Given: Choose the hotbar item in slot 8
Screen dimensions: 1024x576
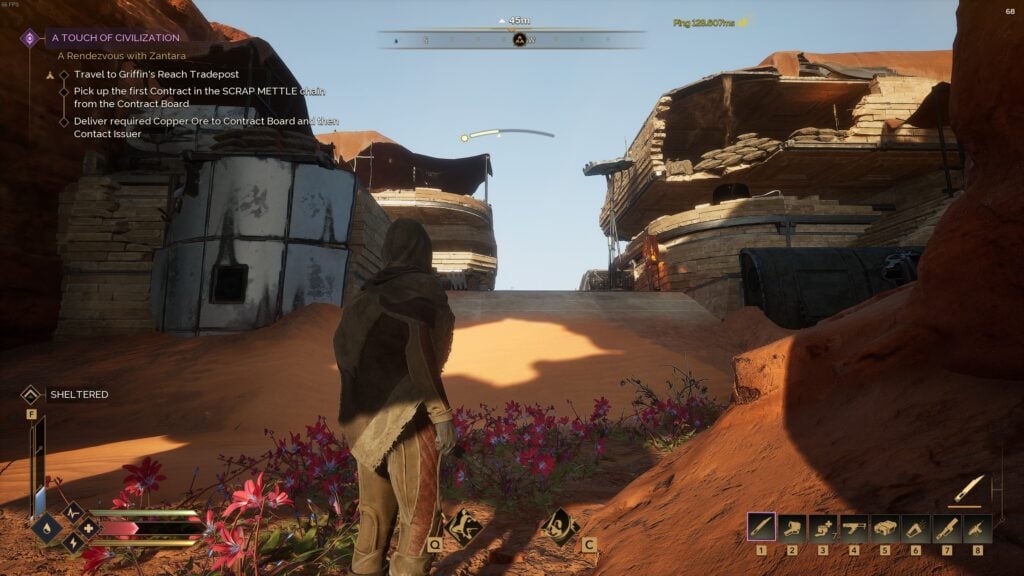Looking at the screenshot, I should 977,527.
